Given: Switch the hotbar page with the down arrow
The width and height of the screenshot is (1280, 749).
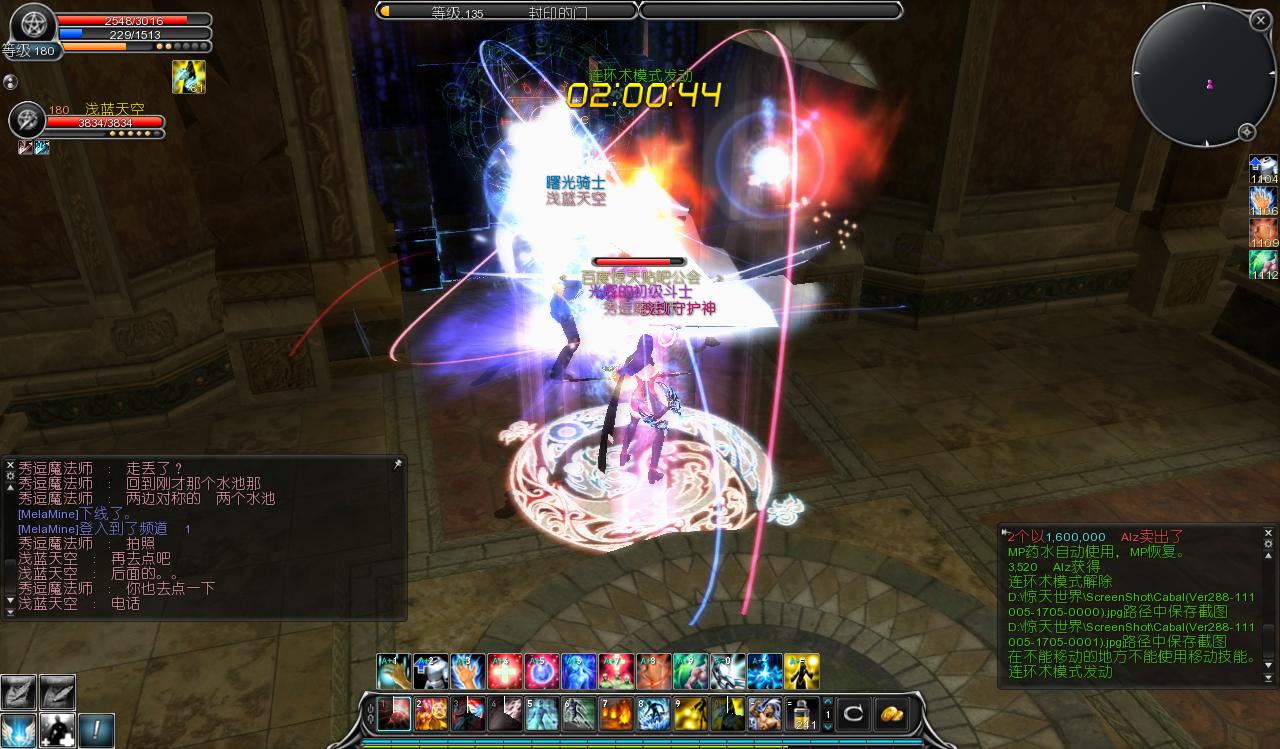Looking at the screenshot, I should click(x=827, y=727).
